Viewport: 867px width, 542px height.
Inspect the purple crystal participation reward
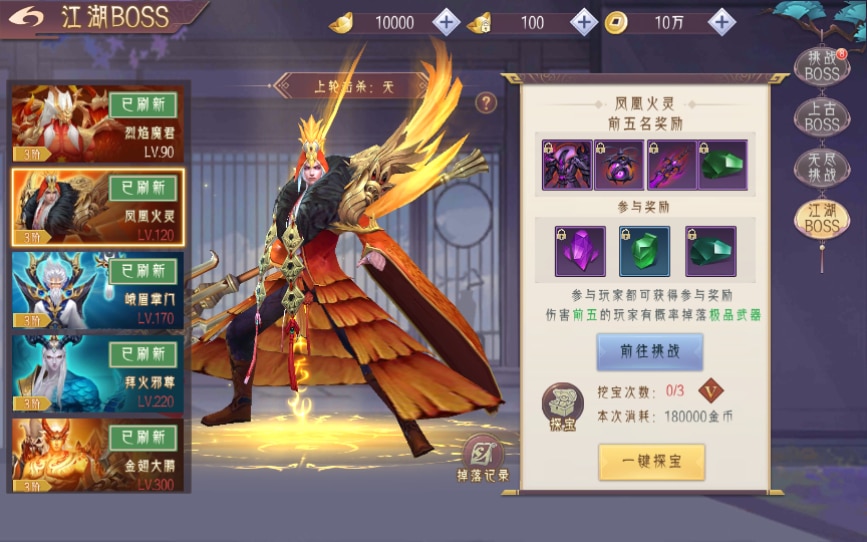coord(580,251)
